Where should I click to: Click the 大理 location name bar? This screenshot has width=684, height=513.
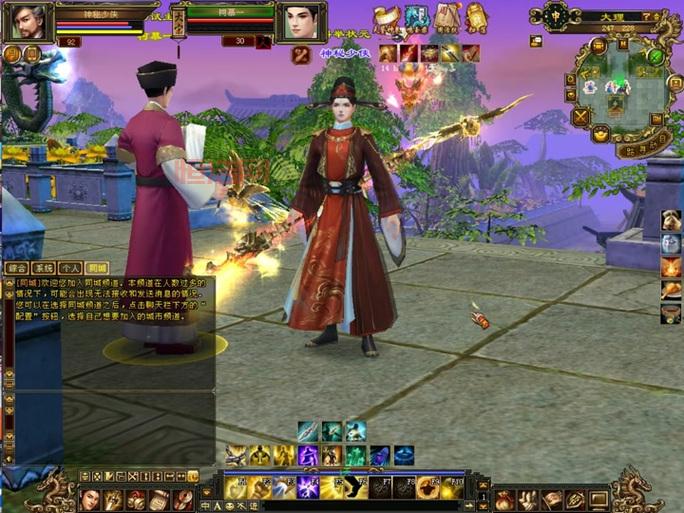click(607, 17)
